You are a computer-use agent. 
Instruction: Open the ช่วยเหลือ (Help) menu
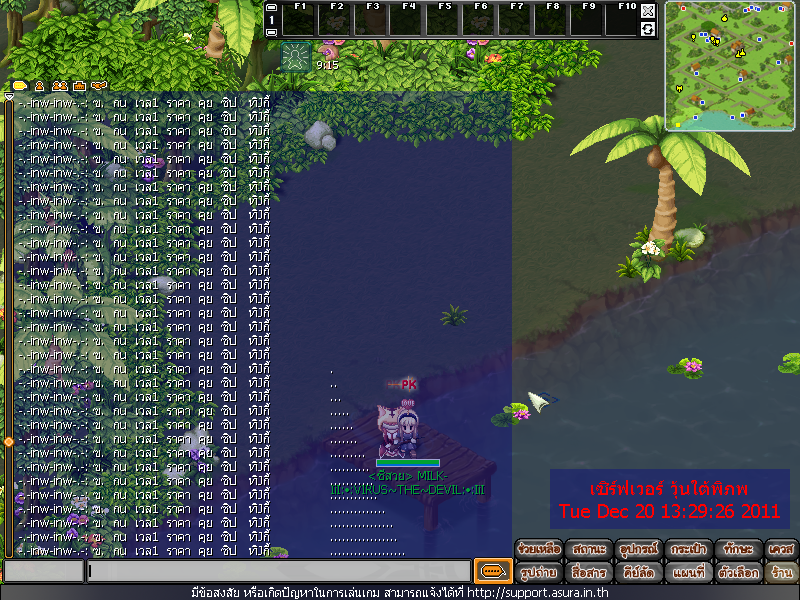tap(539, 550)
